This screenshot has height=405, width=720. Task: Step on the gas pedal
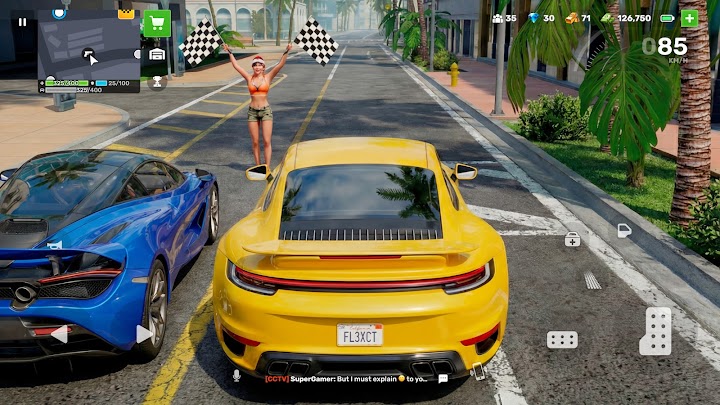point(656,331)
